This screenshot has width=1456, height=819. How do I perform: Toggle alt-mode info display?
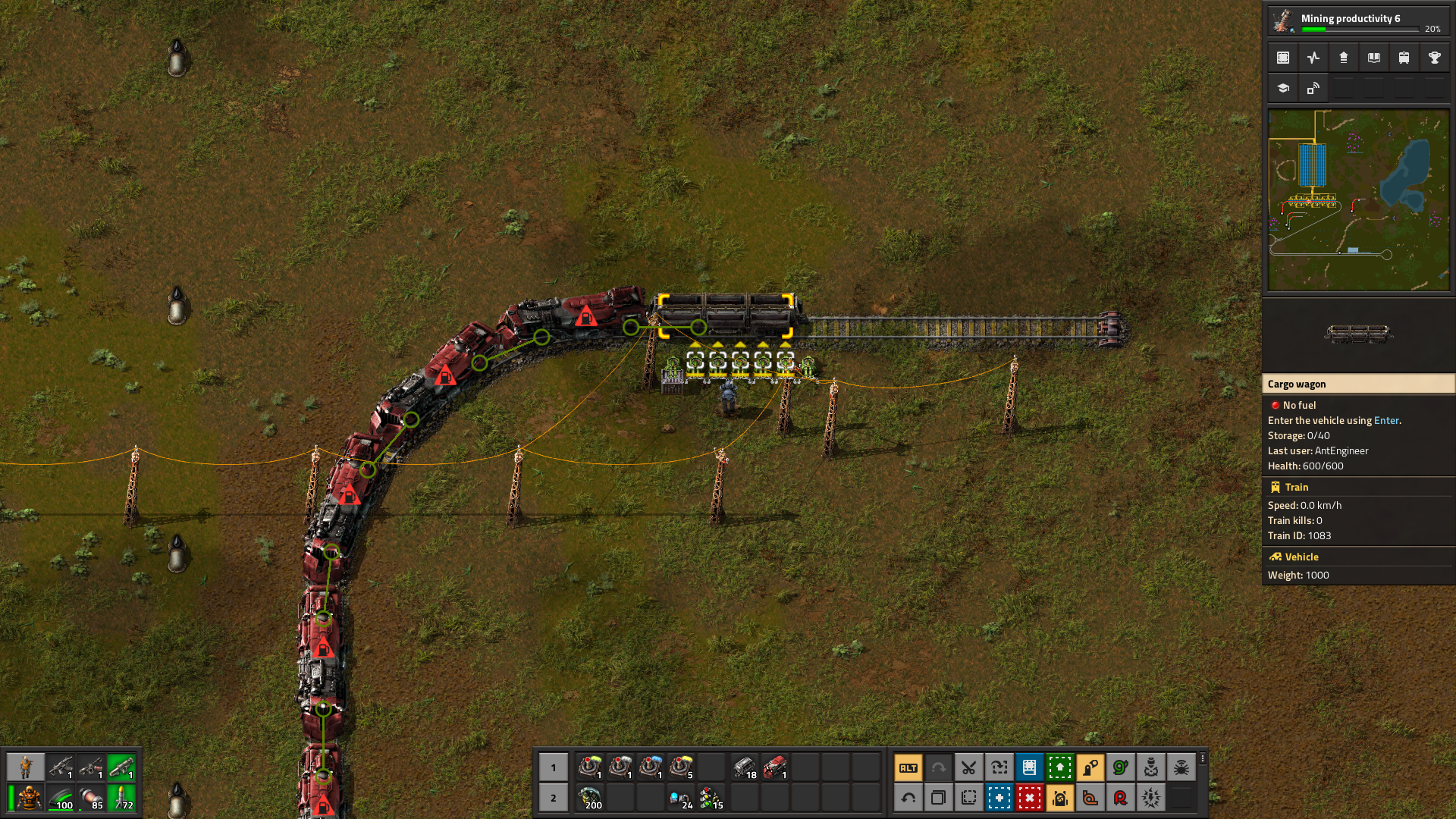click(x=908, y=767)
